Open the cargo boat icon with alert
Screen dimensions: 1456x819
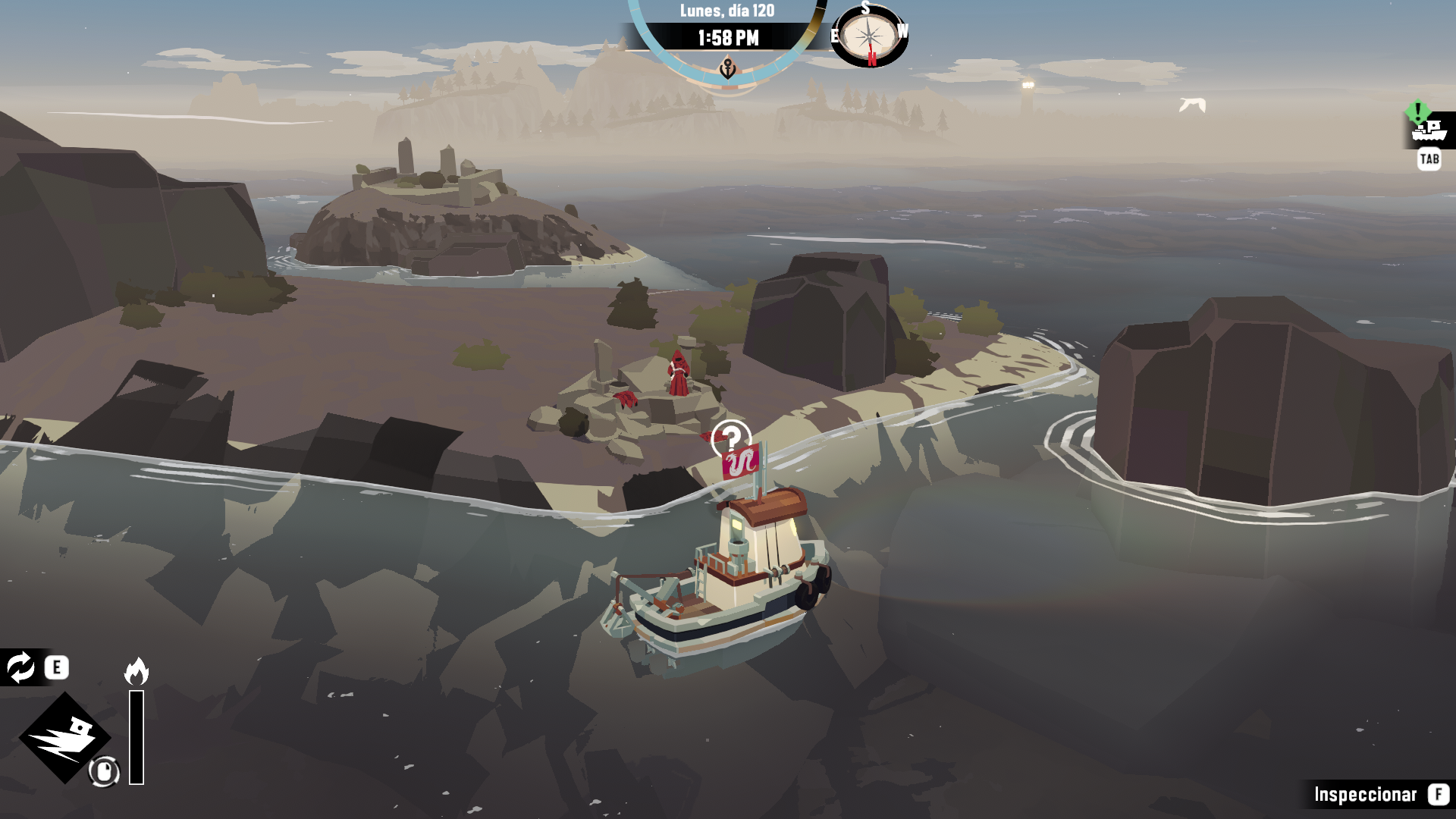[x=1429, y=130]
